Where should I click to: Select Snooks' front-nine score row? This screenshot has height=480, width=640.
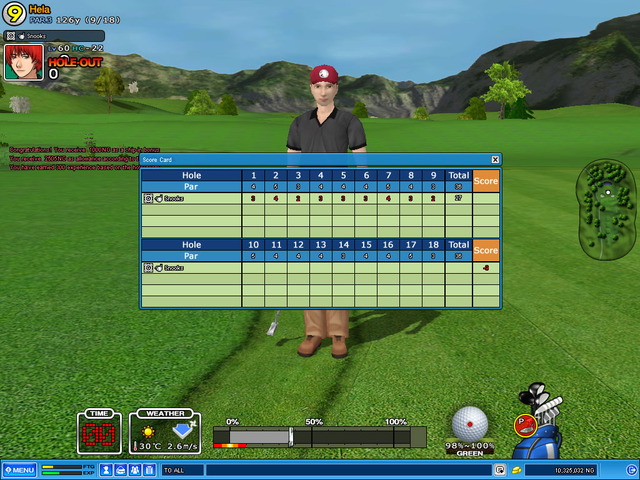click(320, 198)
